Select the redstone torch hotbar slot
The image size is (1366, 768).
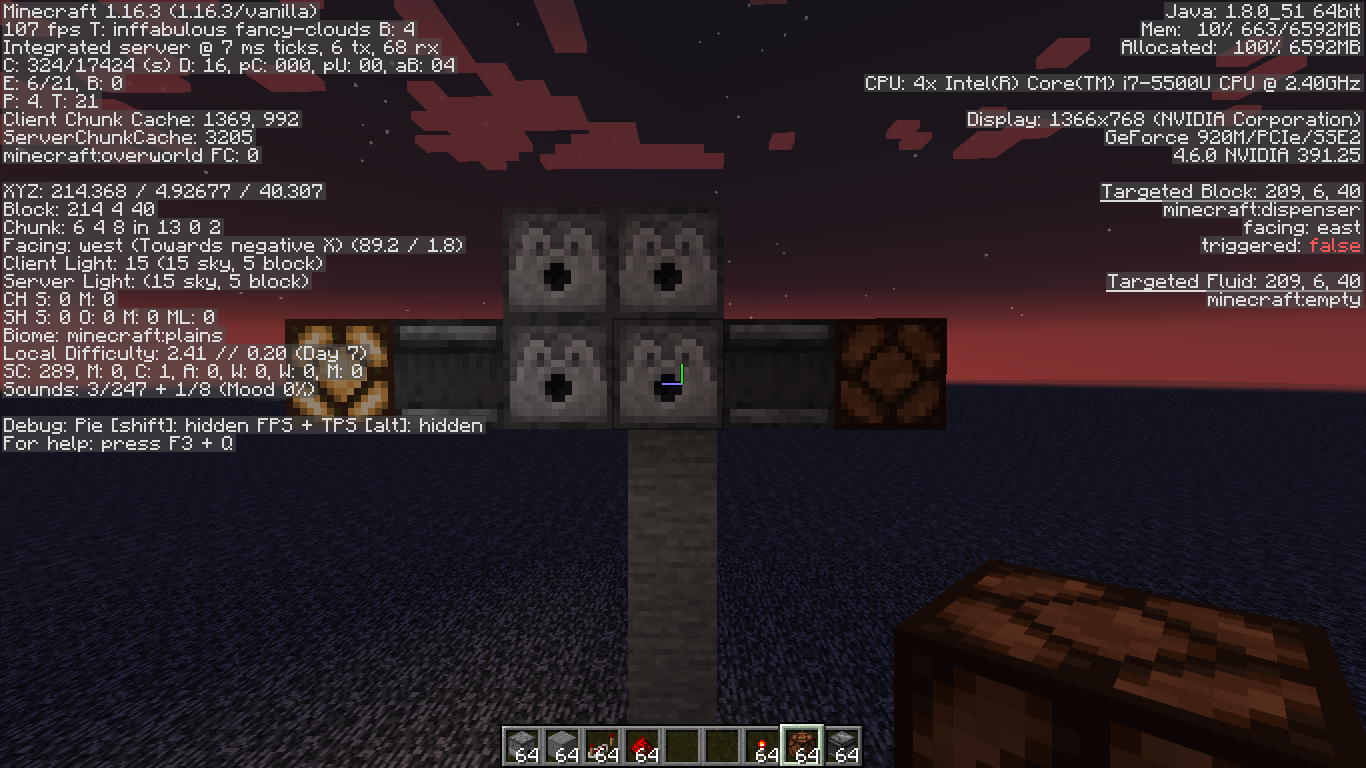pyautogui.click(x=761, y=745)
